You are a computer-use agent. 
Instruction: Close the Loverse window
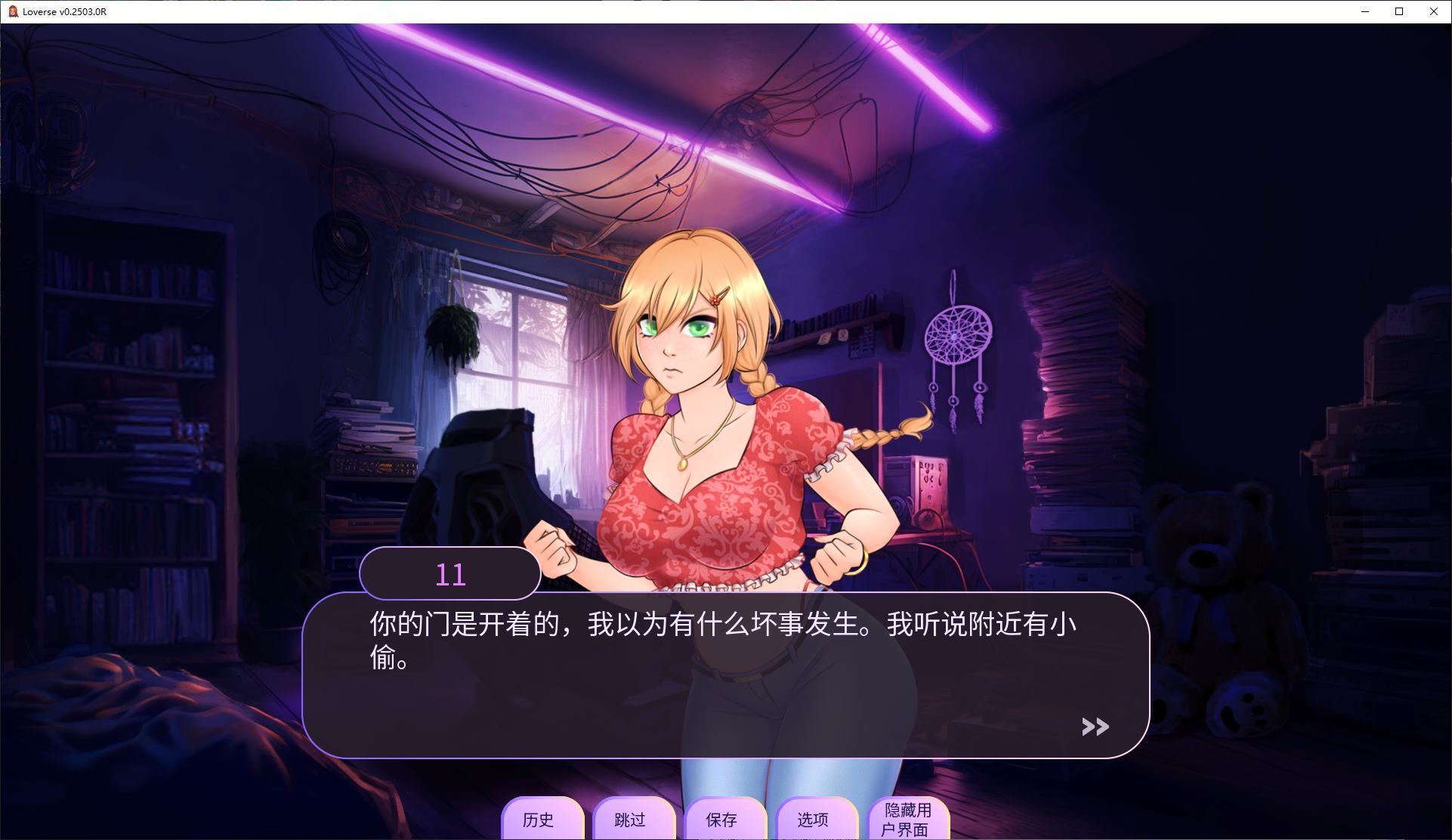pyautogui.click(x=1433, y=11)
